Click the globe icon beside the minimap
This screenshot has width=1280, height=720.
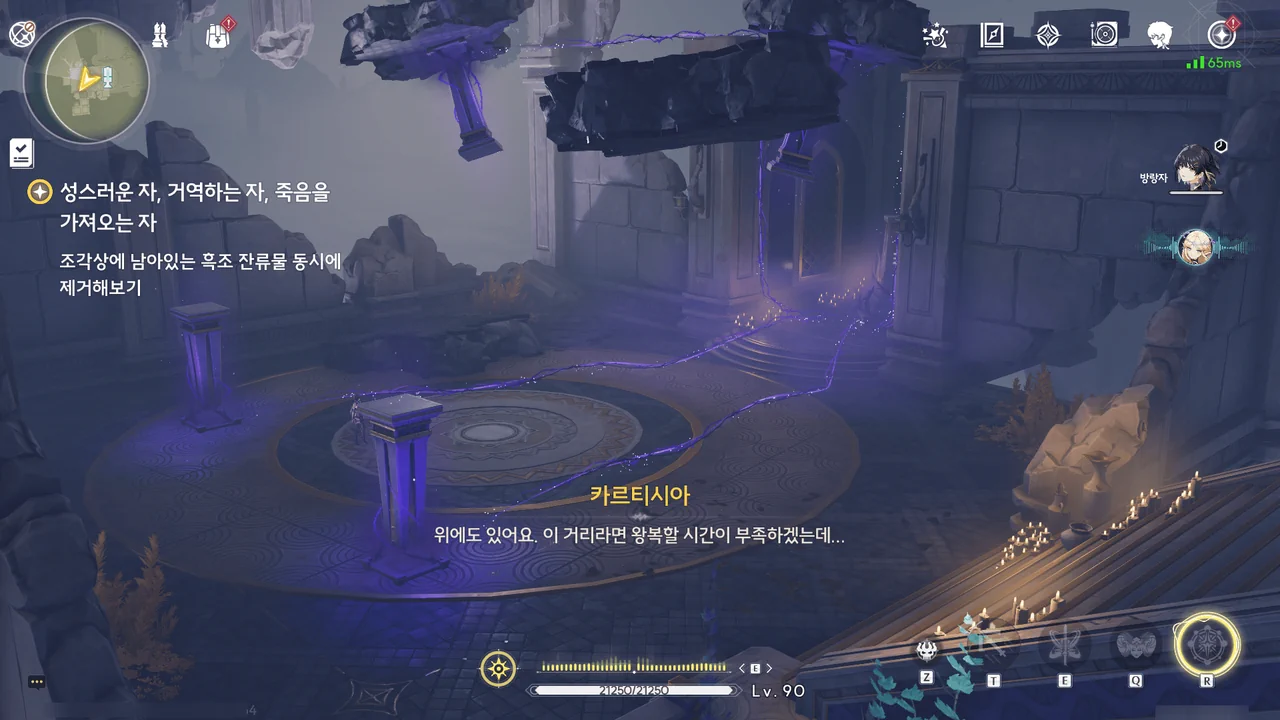point(21,34)
